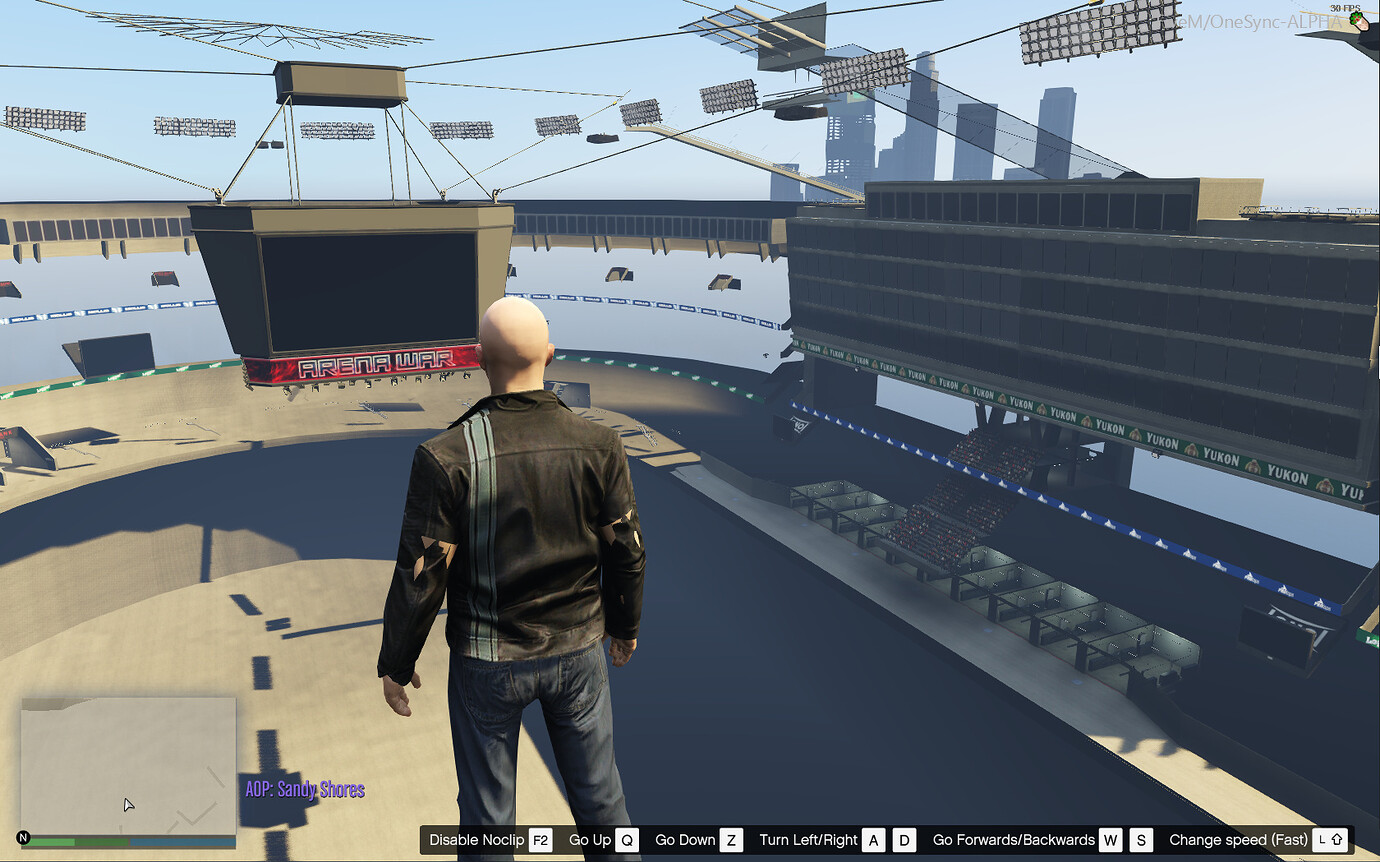The width and height of the screenshot is (1380, 862).
Task: Click the D keycap icon for turning right
Action: click(x=904, y=840)
